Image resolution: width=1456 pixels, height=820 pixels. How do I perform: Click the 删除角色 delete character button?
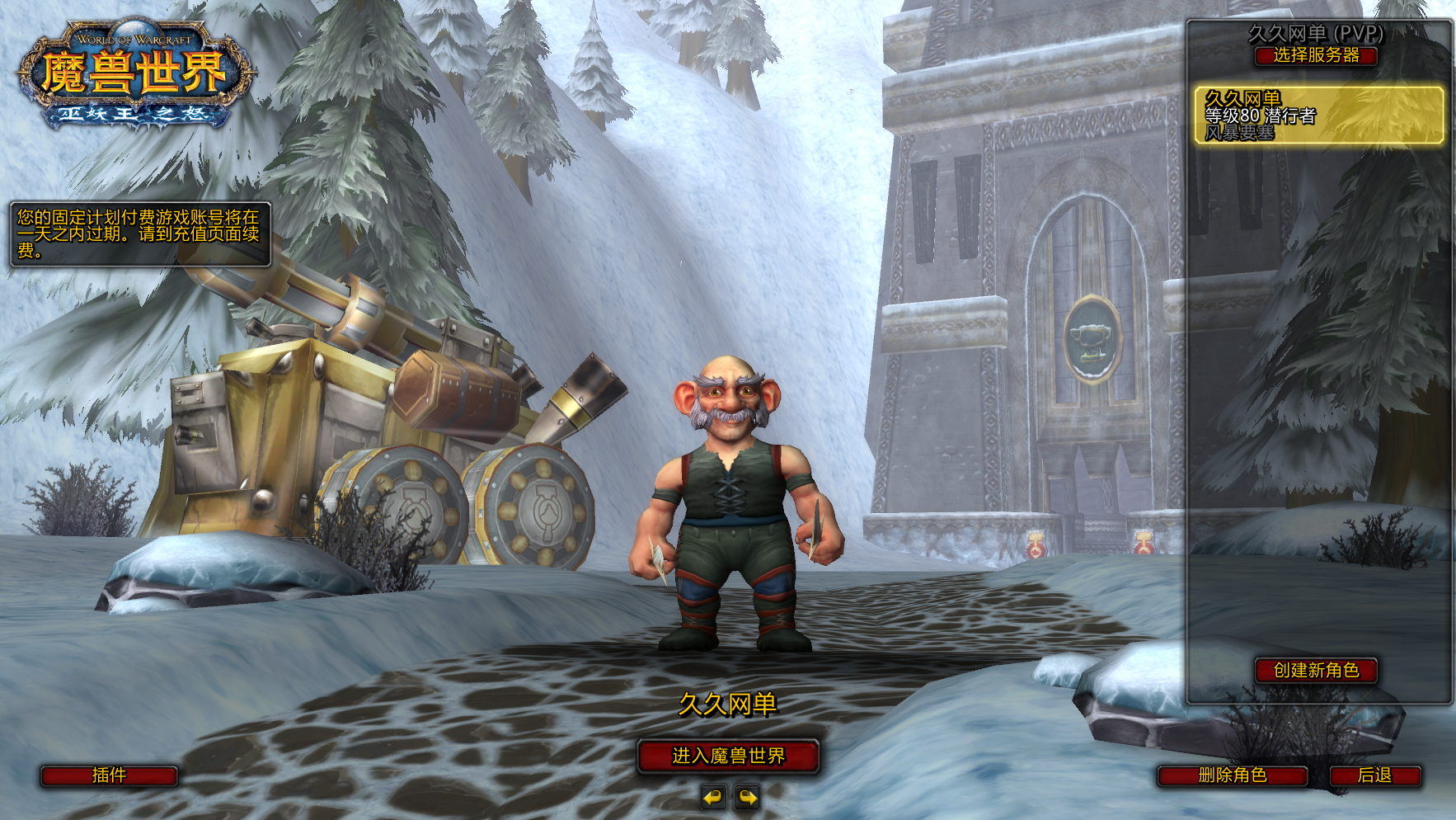click(x=1232, y=775)
